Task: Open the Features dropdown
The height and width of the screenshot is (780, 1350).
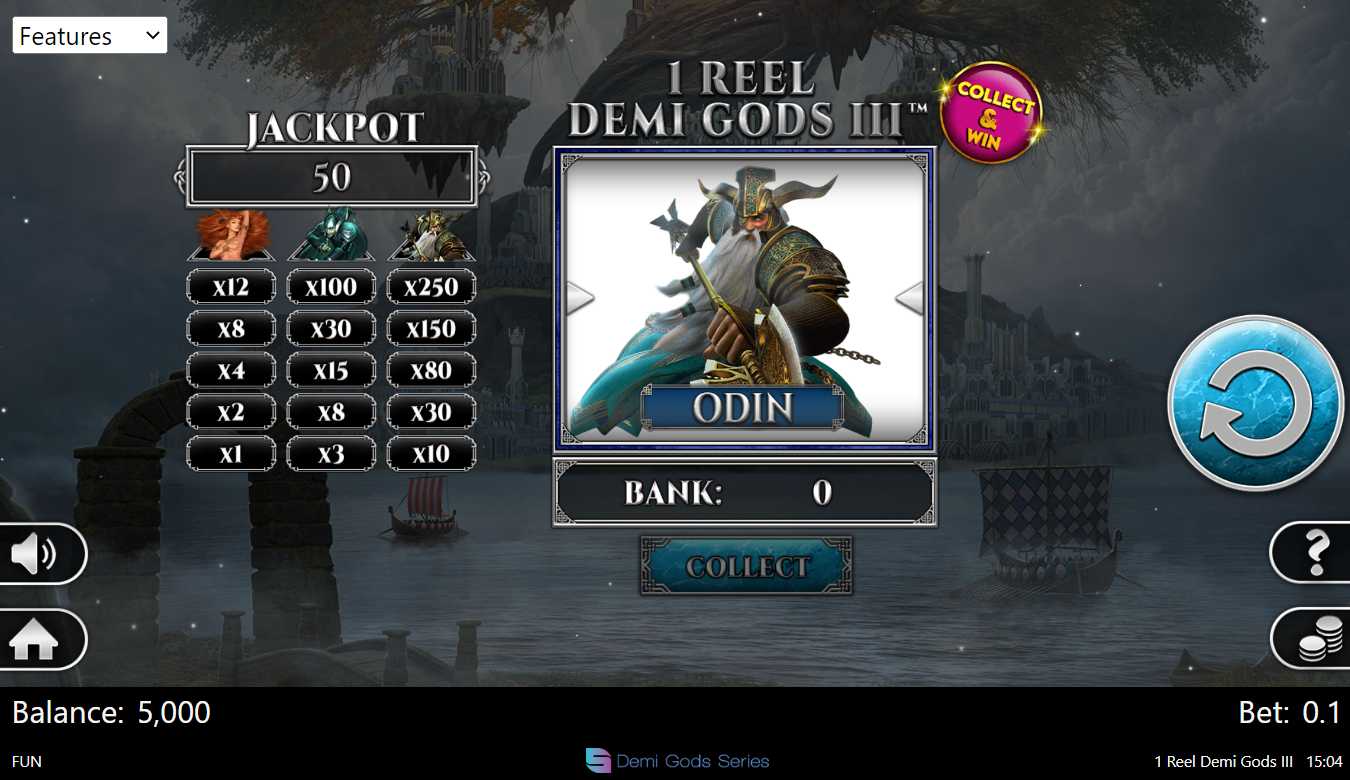Action: pyautogui.click(x=89, y=36)
